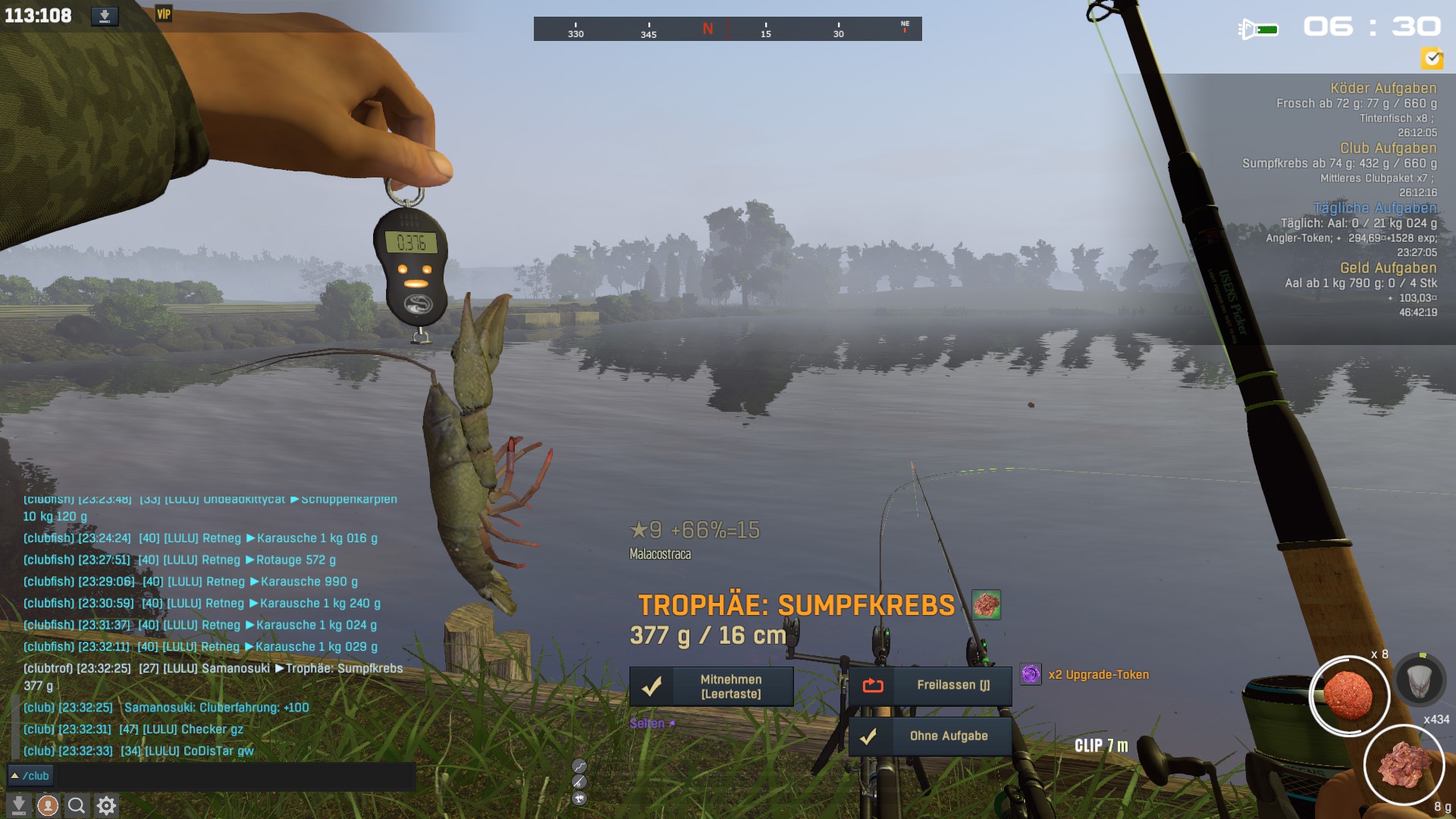Open the keepnet icon
The height and width of the screenshot is (819, 1456).
pyautogui.click(x=1420, y=679)
